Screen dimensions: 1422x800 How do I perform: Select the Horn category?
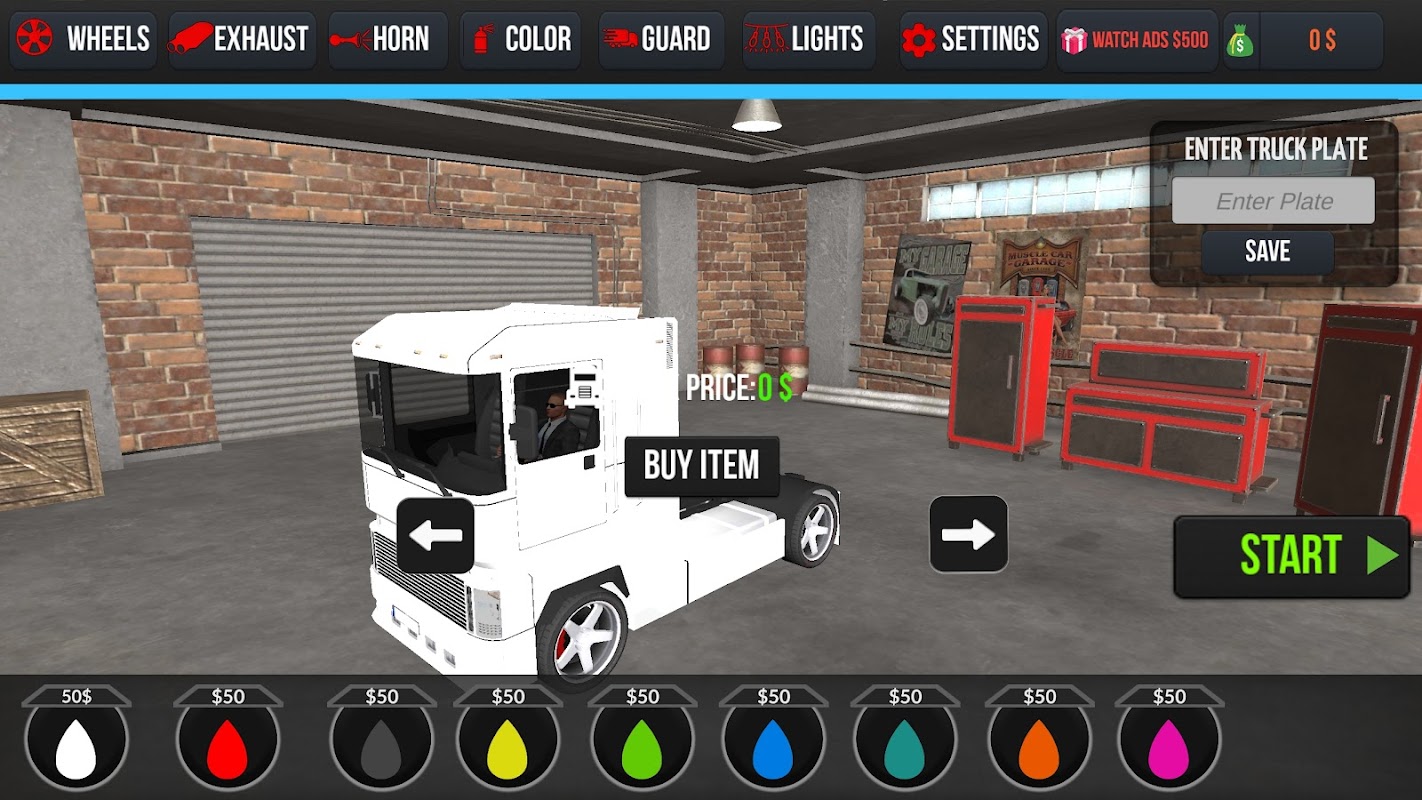tap(387, 40)
